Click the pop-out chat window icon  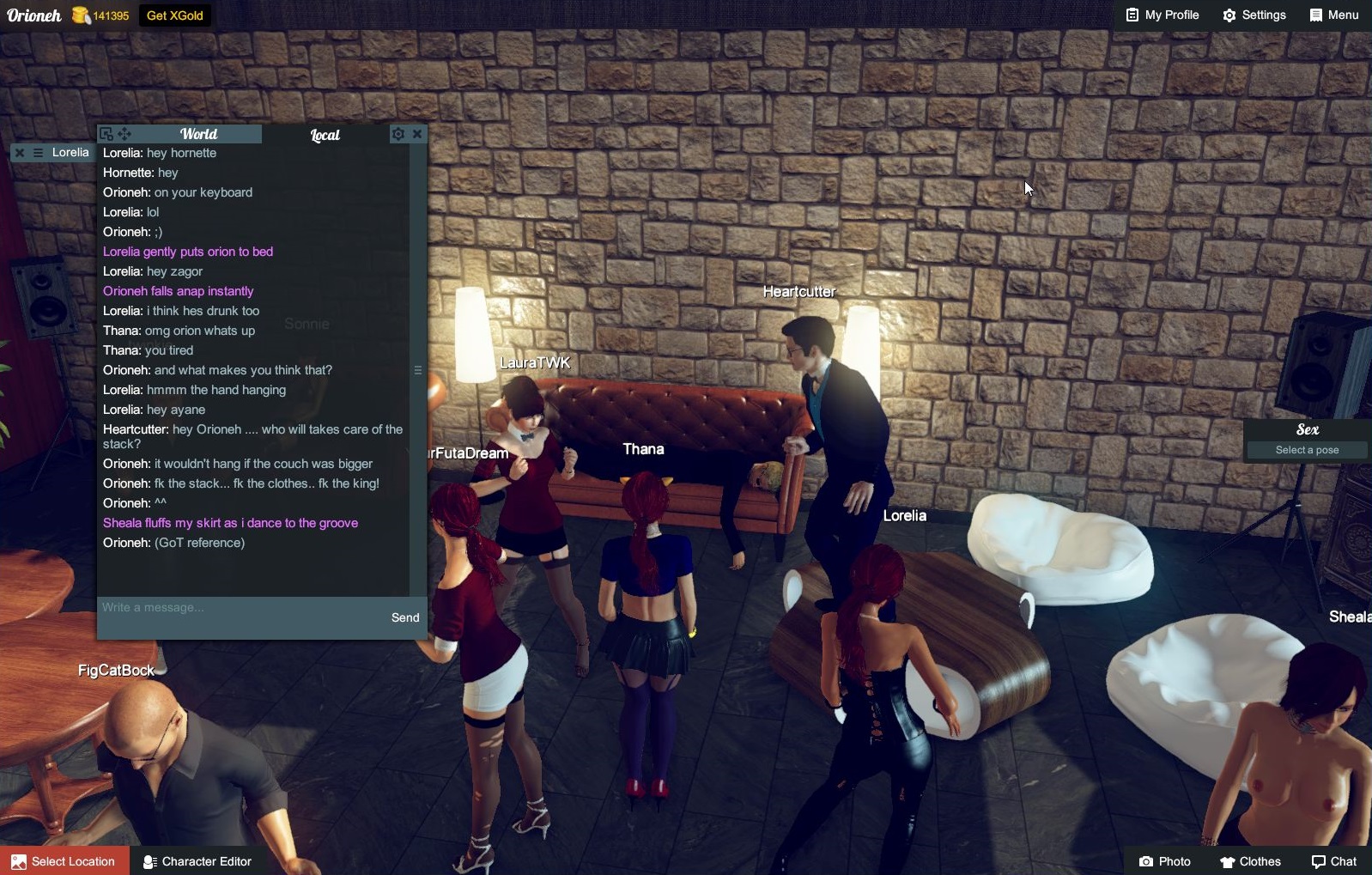coord(105,134)
